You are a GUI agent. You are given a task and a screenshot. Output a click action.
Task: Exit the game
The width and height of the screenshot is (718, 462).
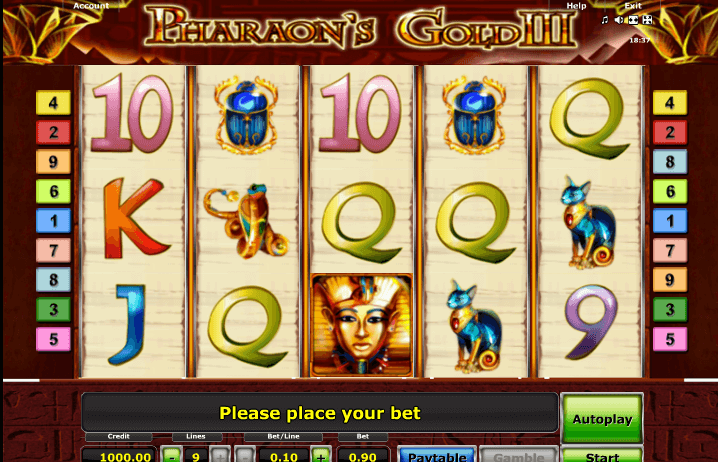[x=633, y=6]
